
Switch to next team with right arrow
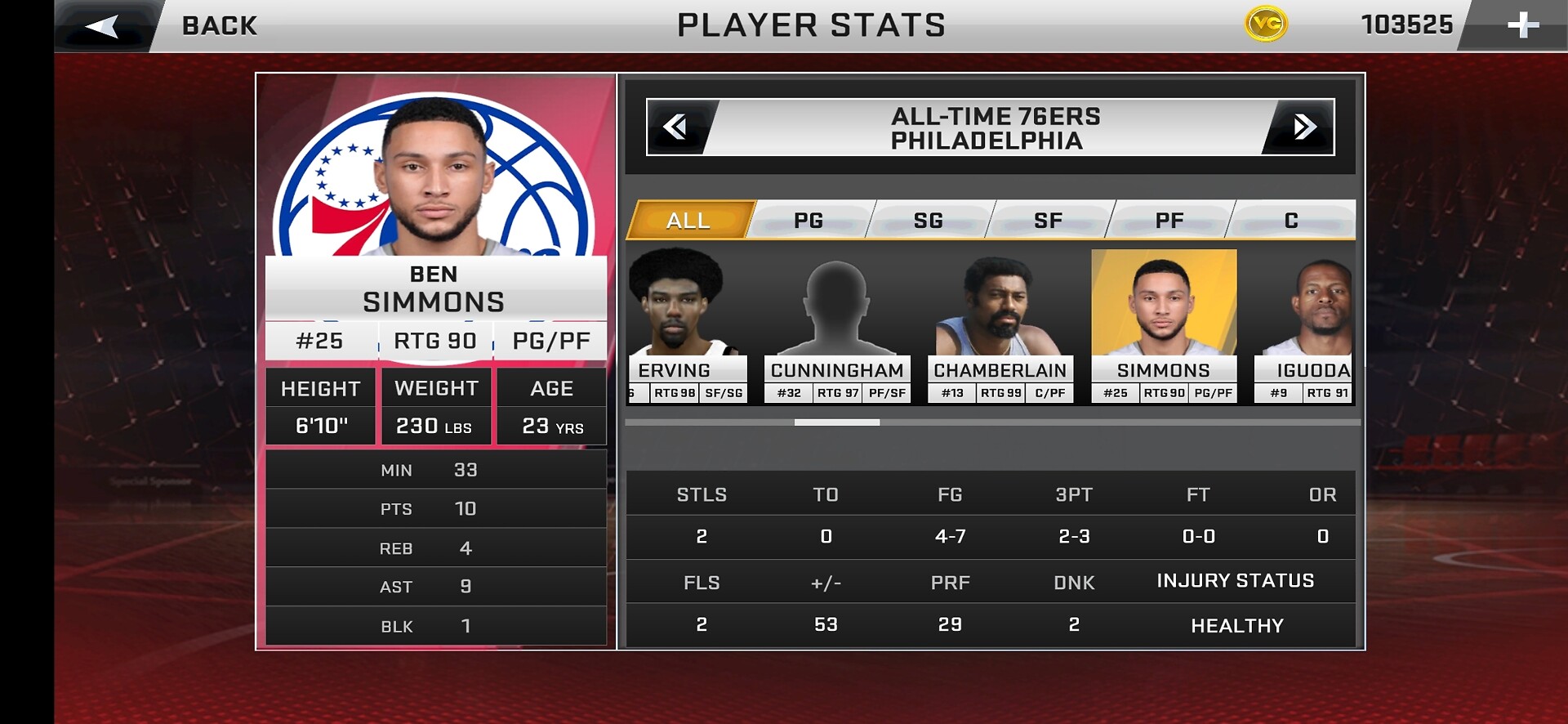click(x=1303, y=127)
